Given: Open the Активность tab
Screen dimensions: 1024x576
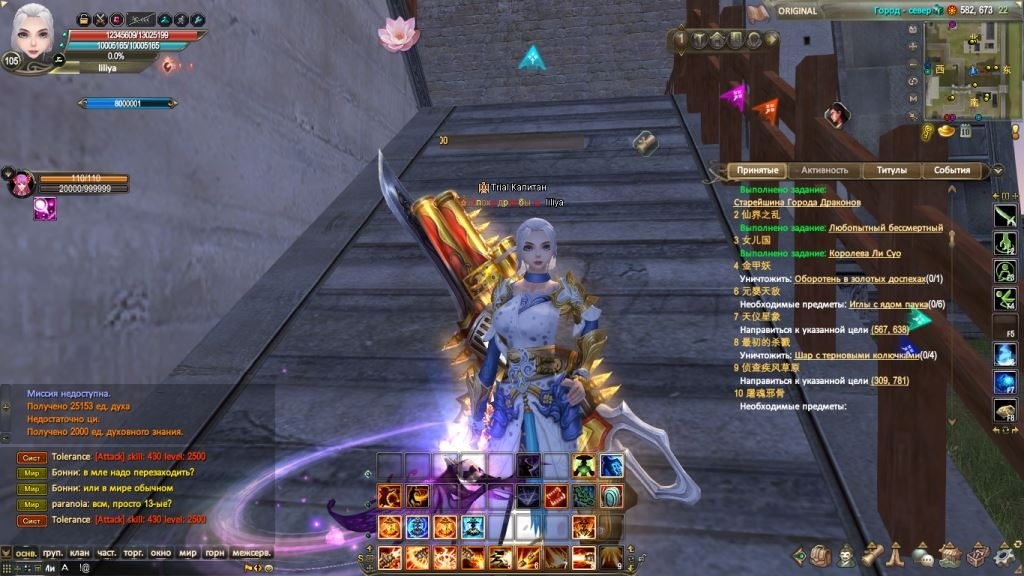Looking at the screenshot, I should [824, 170].
